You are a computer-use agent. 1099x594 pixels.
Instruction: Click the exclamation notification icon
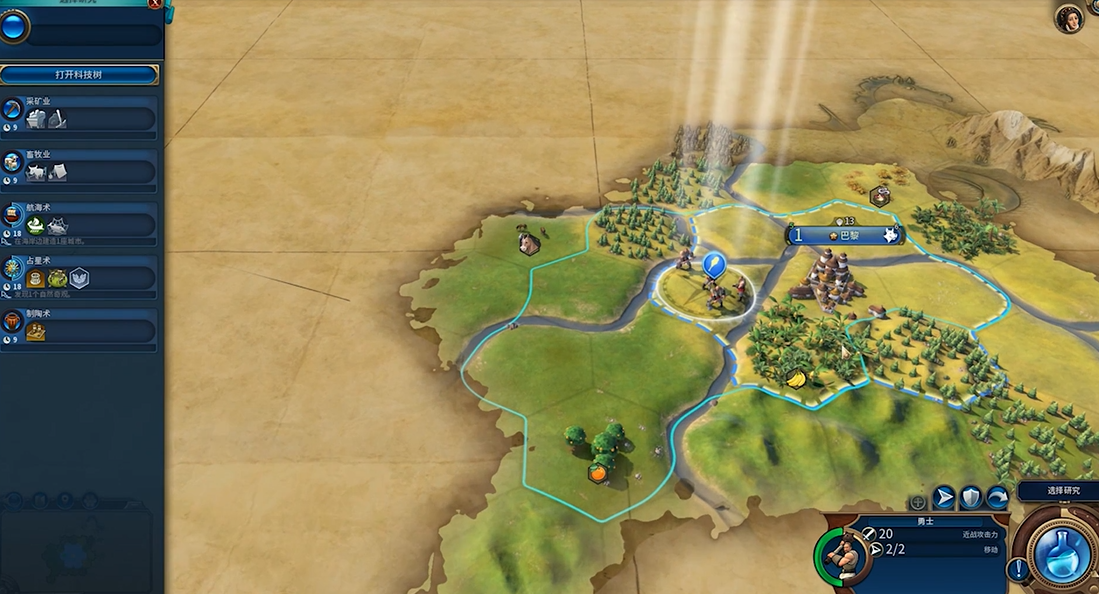click(1018, 570)
